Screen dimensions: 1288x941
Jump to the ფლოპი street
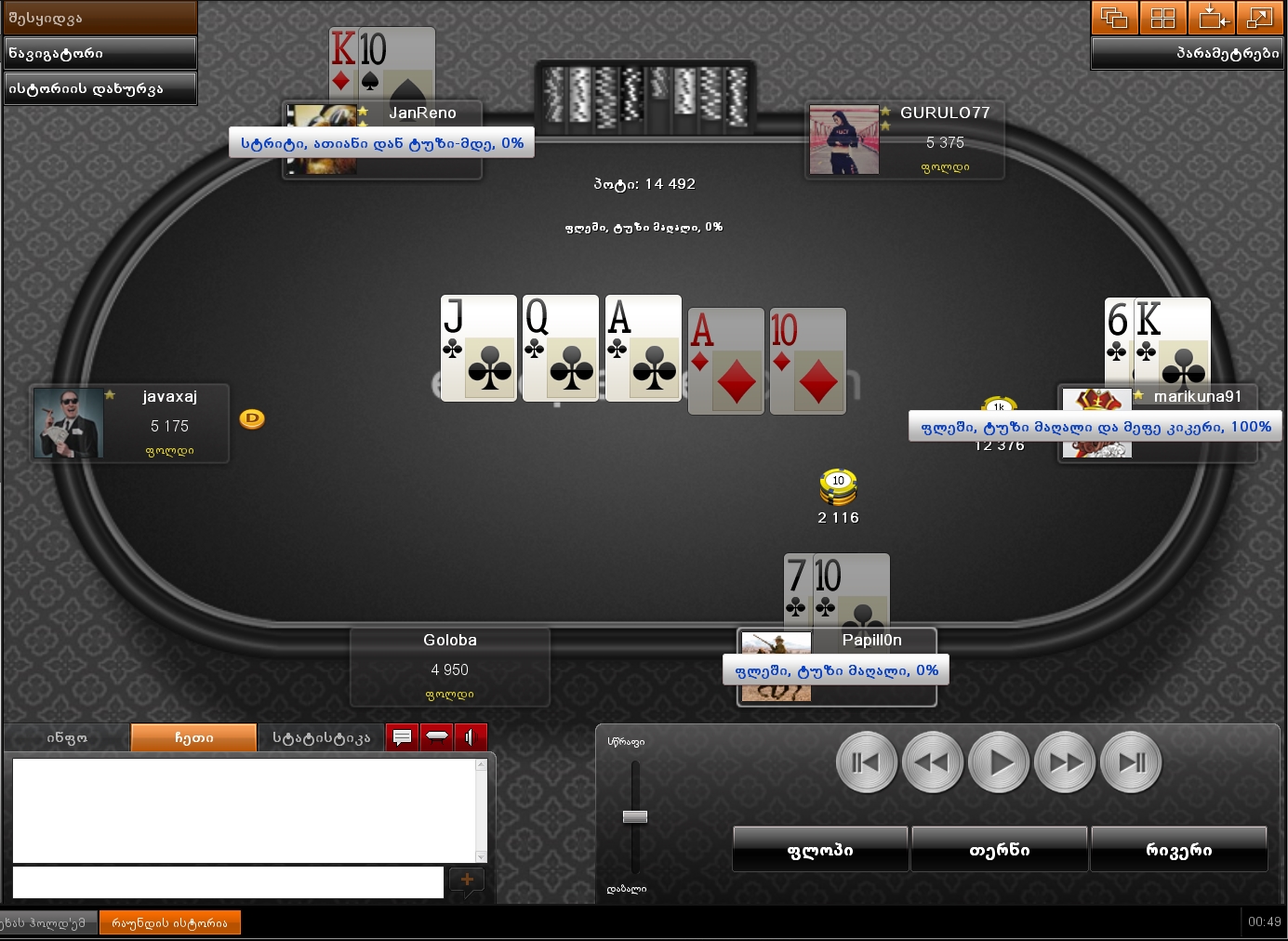tap(820, 848)
